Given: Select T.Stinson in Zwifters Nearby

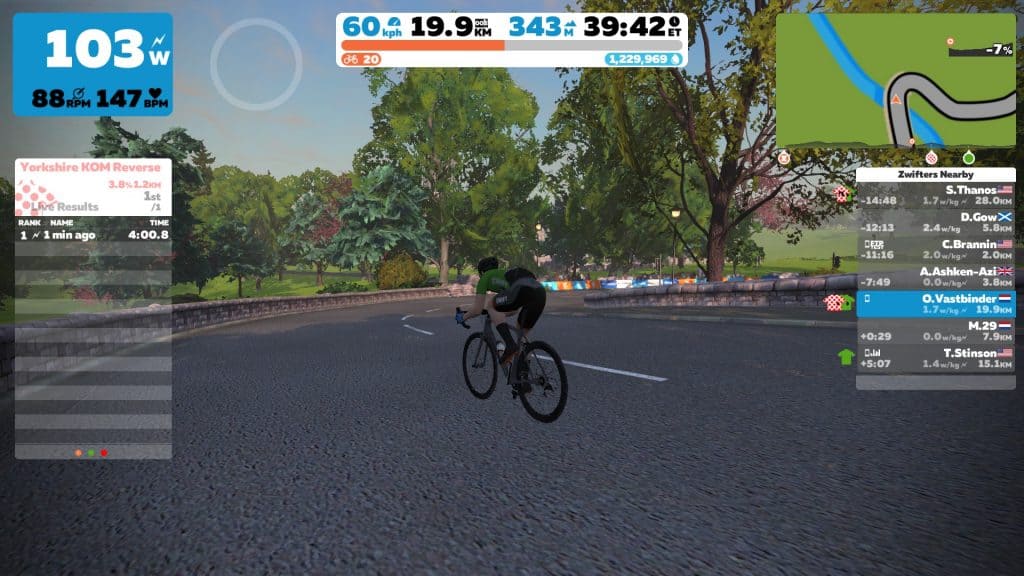Looking at the screenshot, I should point(936,358).
